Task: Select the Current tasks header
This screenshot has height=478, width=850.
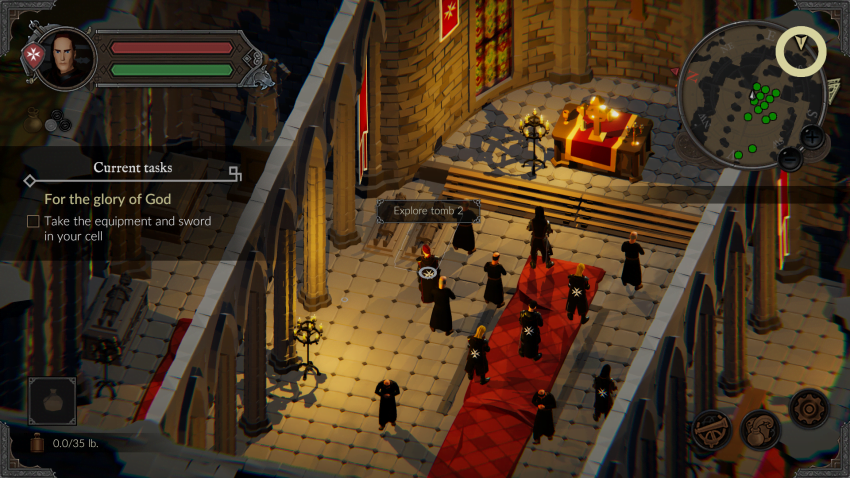Action: [x=132, y=168]
